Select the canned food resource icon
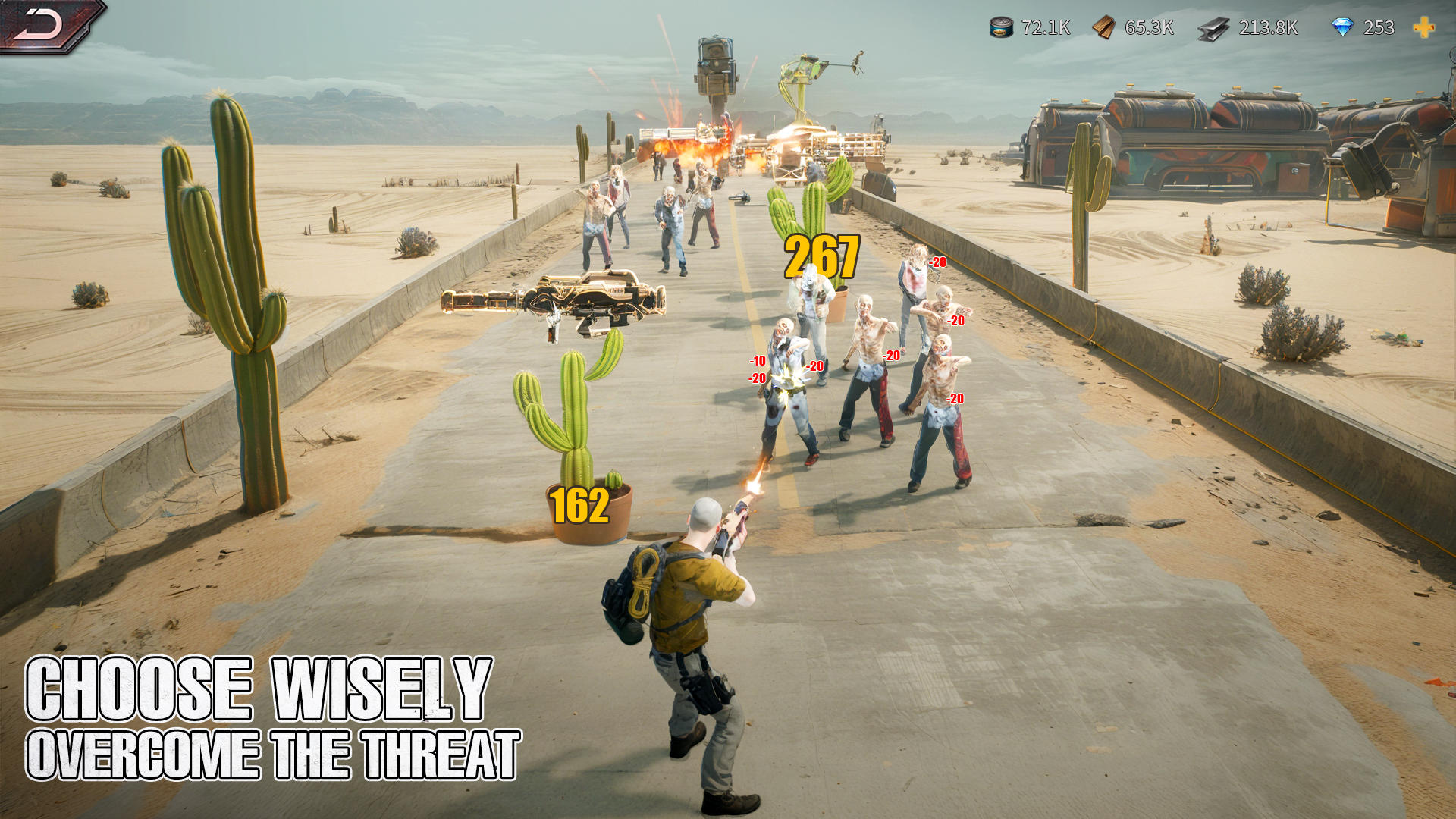The image size is (1456, 819). [x=999, y=29]
